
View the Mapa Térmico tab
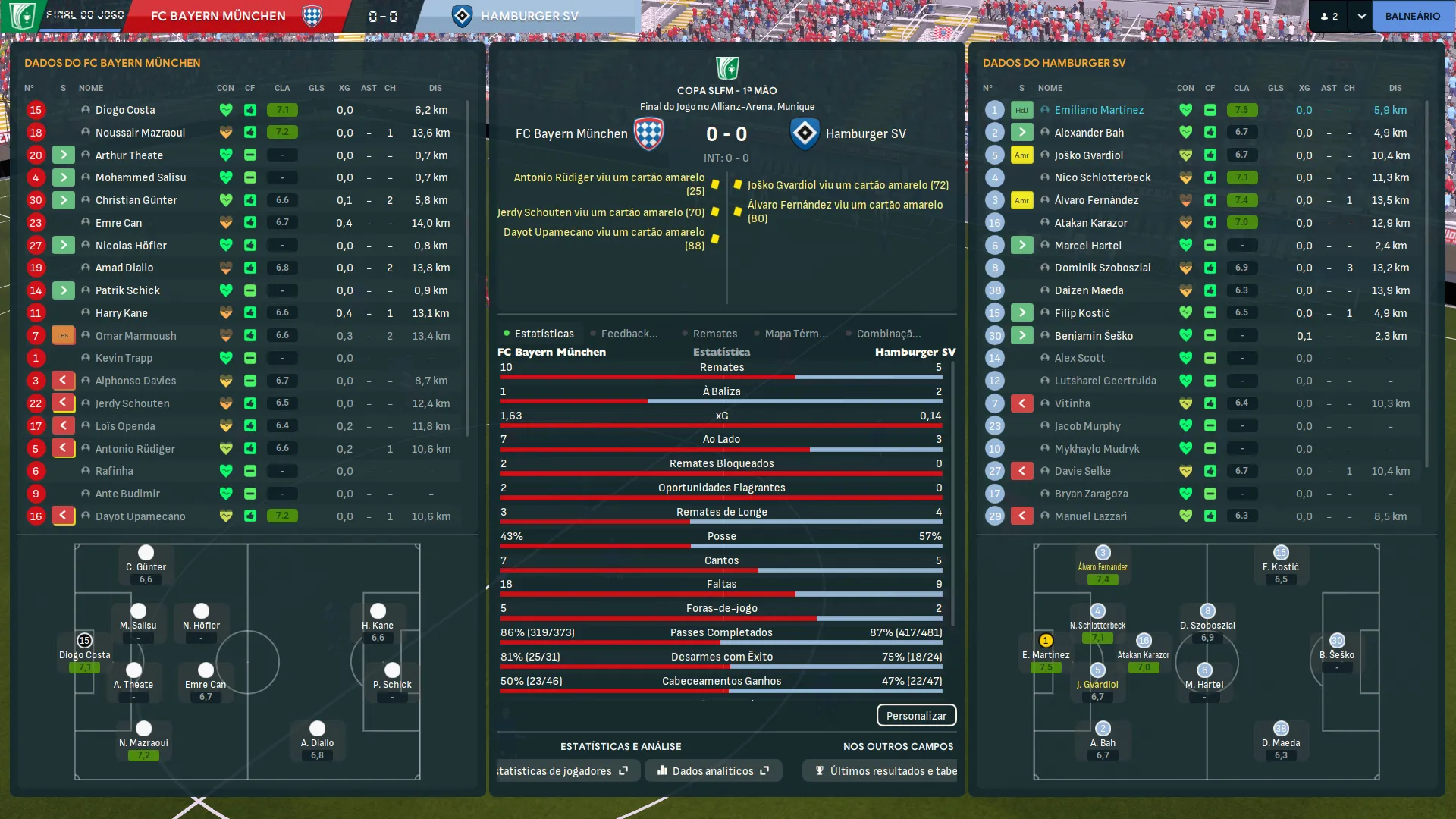[795, 334]
